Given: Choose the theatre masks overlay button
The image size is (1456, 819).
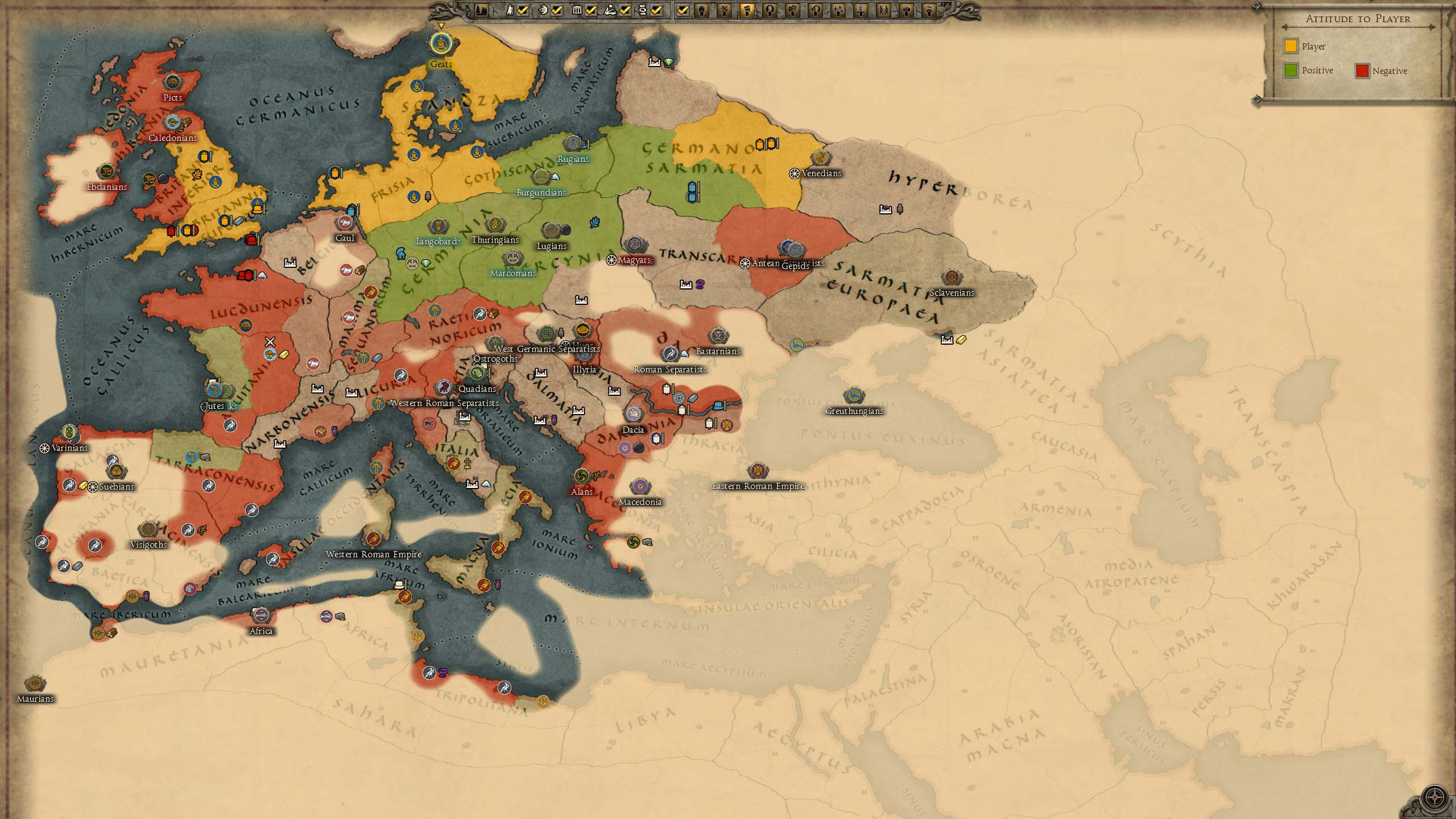Looking at the screenshot, I should [792, 10].
